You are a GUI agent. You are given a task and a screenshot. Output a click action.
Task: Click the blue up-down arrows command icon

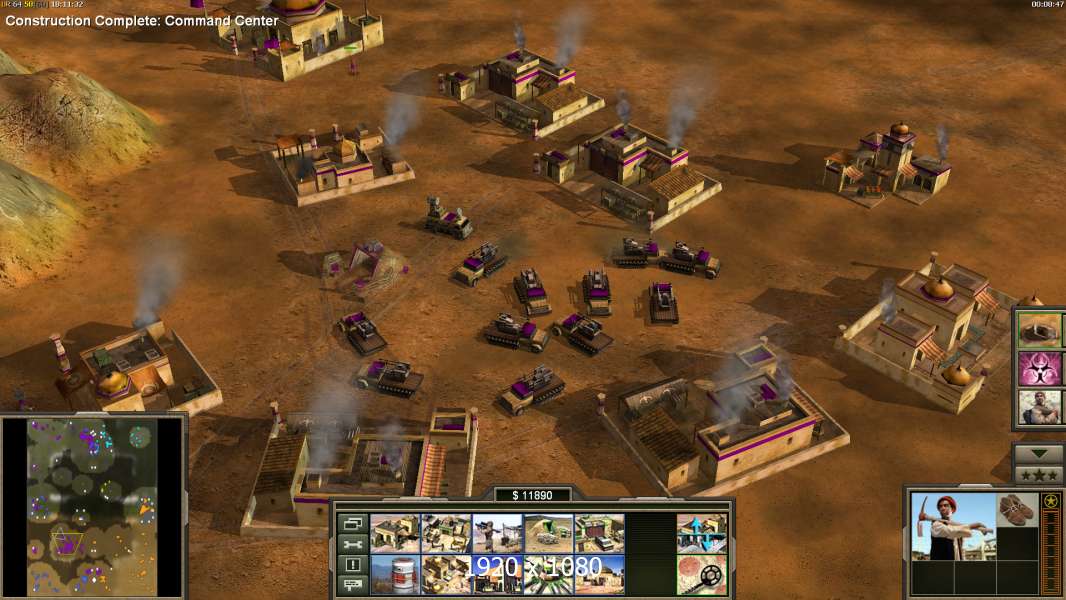(701, 533)
